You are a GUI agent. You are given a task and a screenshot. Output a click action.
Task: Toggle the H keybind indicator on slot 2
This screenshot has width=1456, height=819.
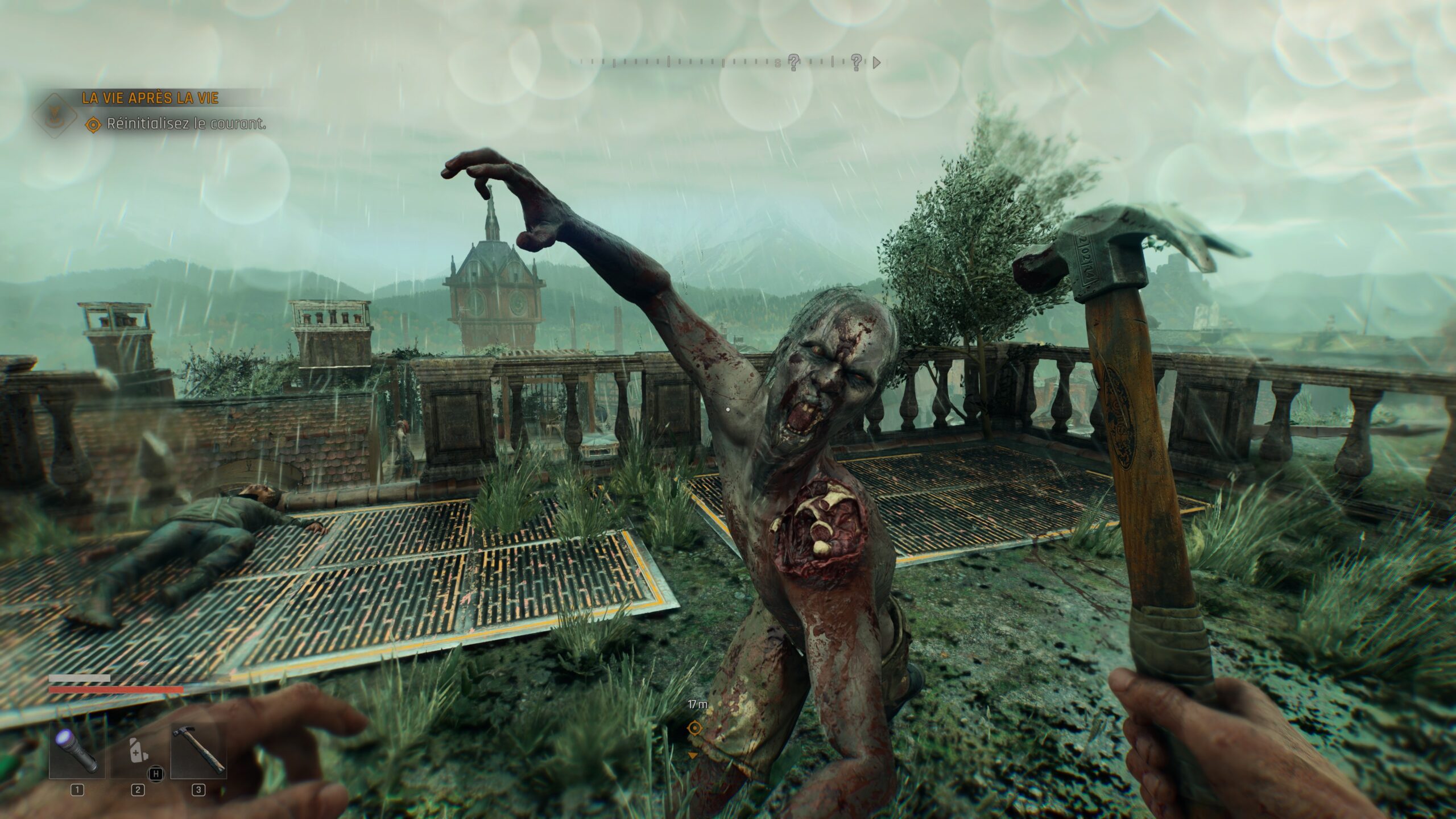156,773
